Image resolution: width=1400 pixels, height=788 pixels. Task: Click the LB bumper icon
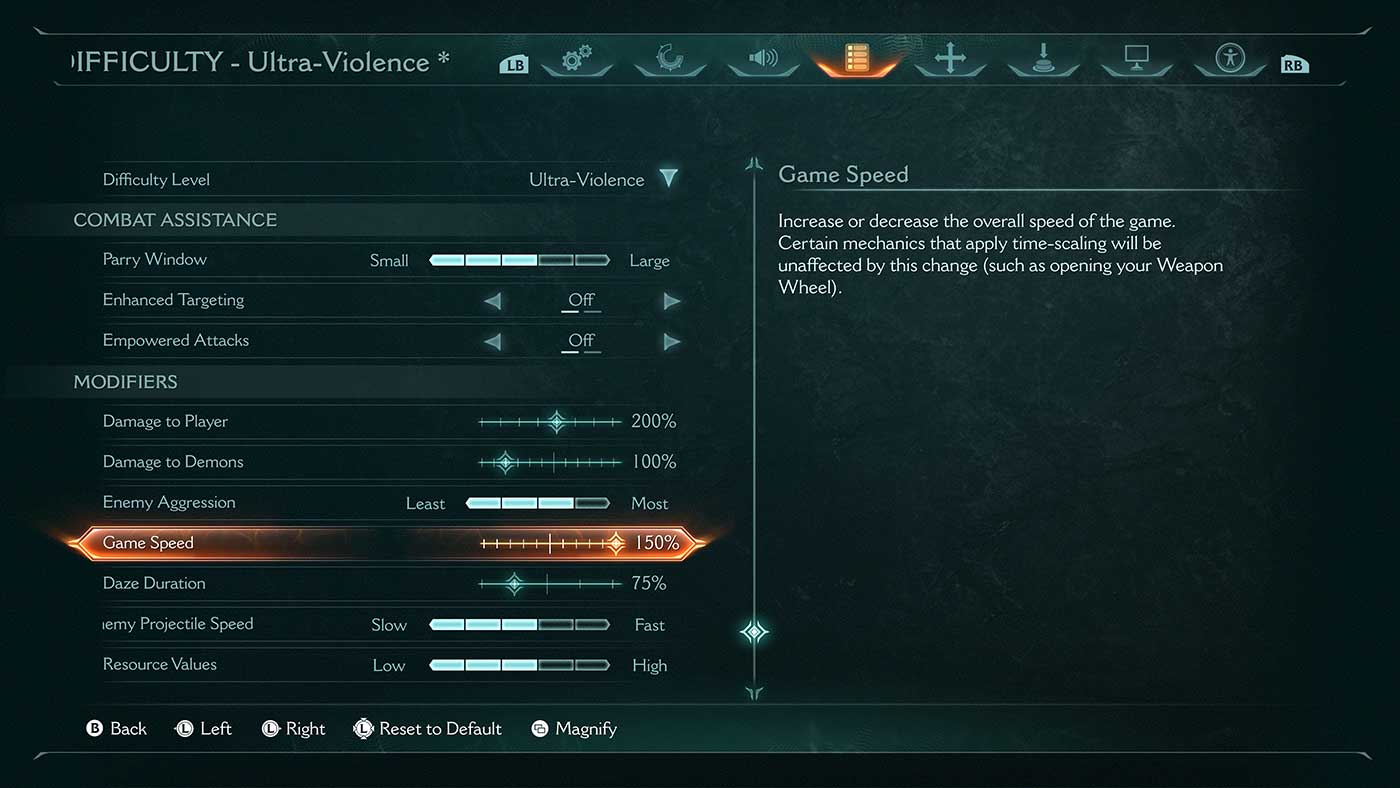(513, 61)
